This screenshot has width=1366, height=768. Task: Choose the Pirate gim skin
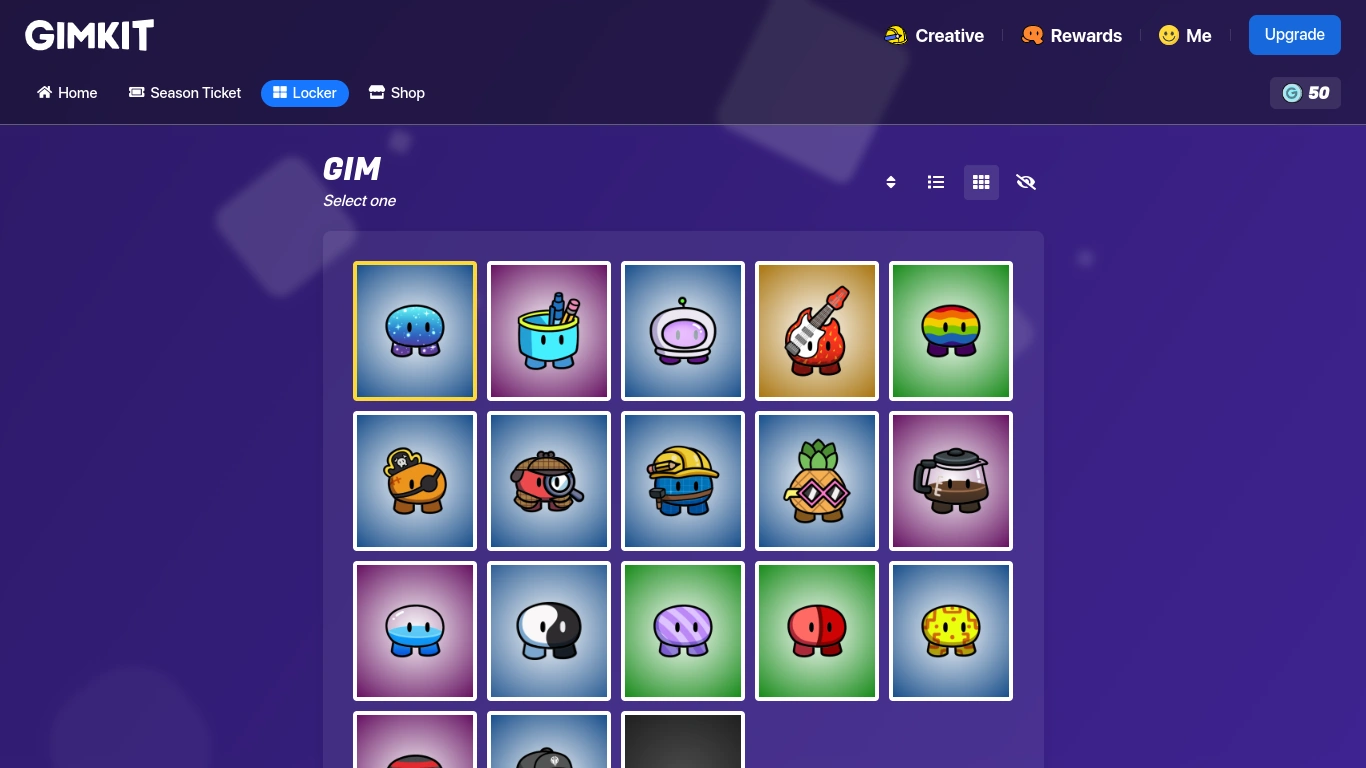pyautogui.click(x=414, y=480)
